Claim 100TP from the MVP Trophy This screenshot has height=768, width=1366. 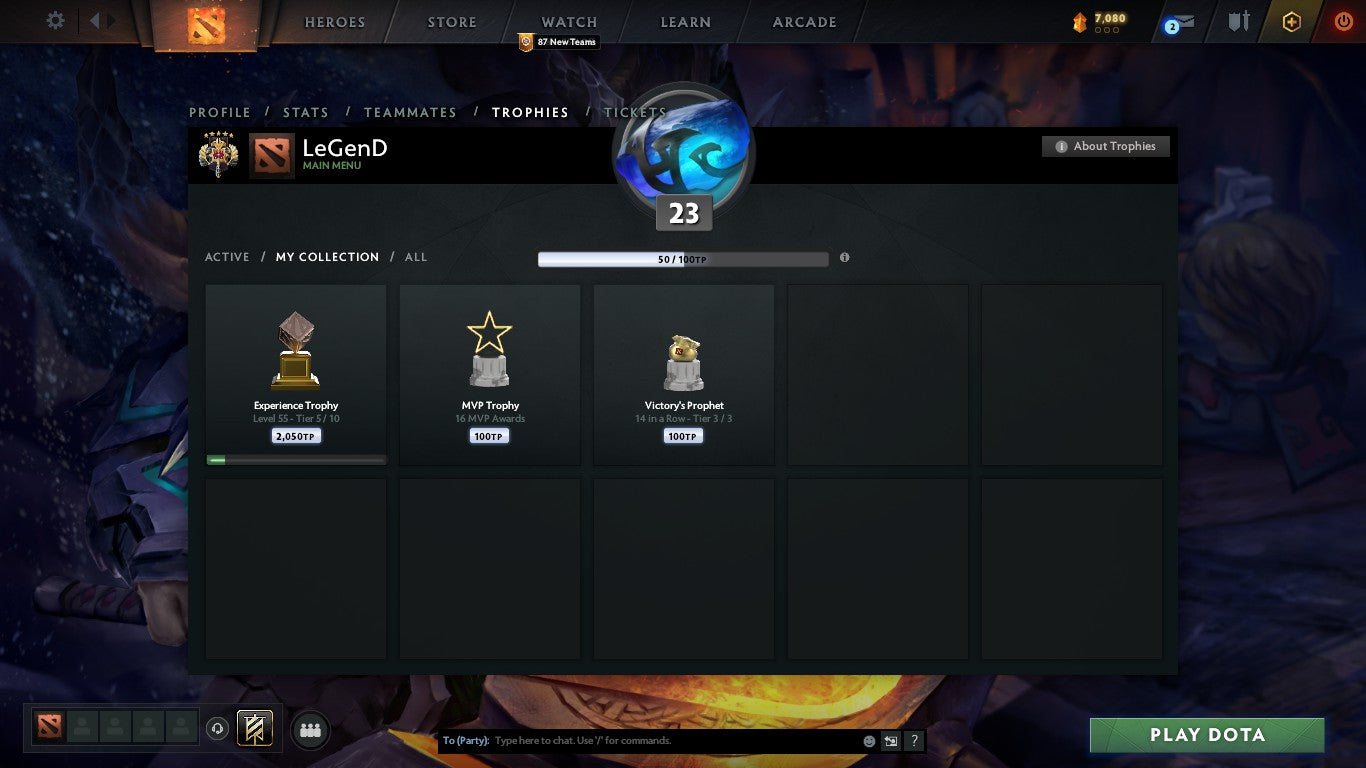(489, 435)
